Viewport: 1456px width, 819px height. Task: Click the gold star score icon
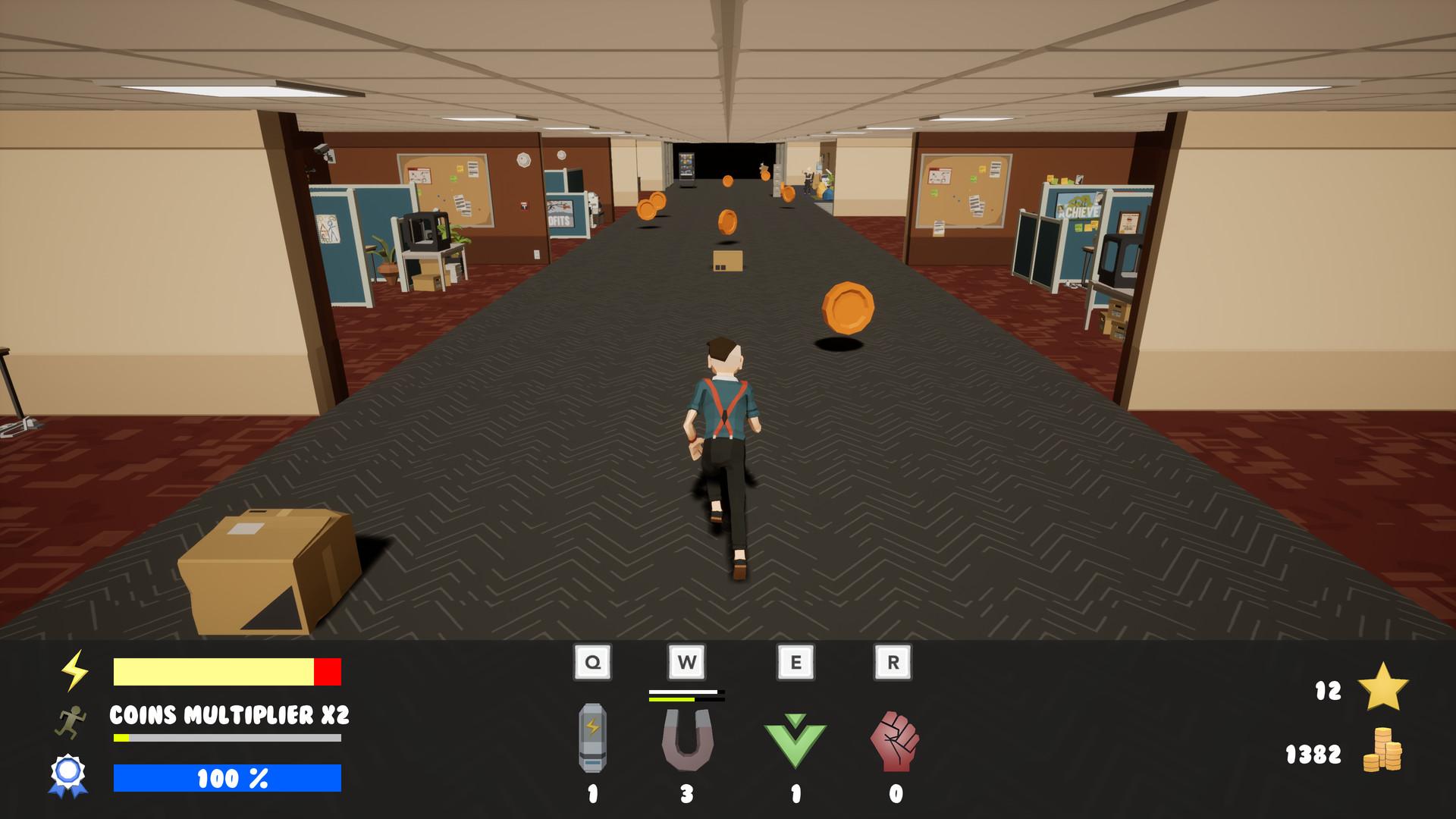click(1385, 689)
